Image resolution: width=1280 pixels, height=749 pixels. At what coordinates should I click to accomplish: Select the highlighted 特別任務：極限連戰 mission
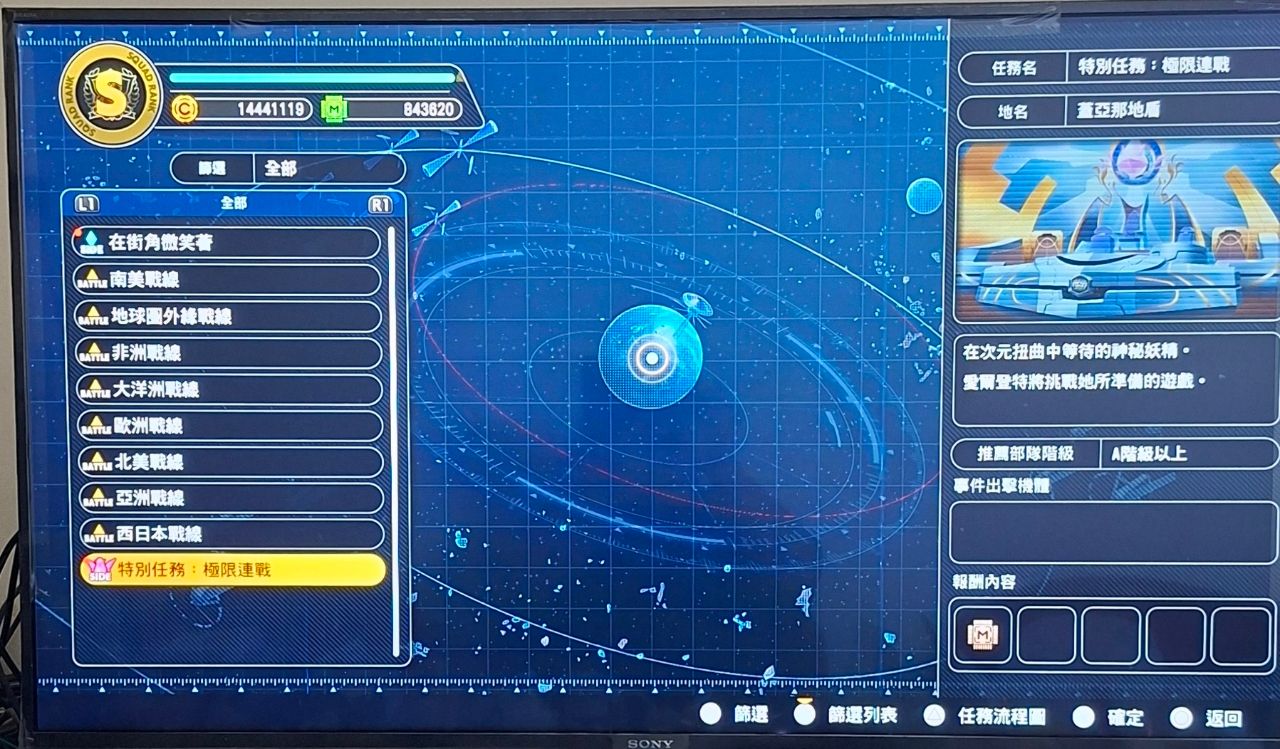(232, 570)
